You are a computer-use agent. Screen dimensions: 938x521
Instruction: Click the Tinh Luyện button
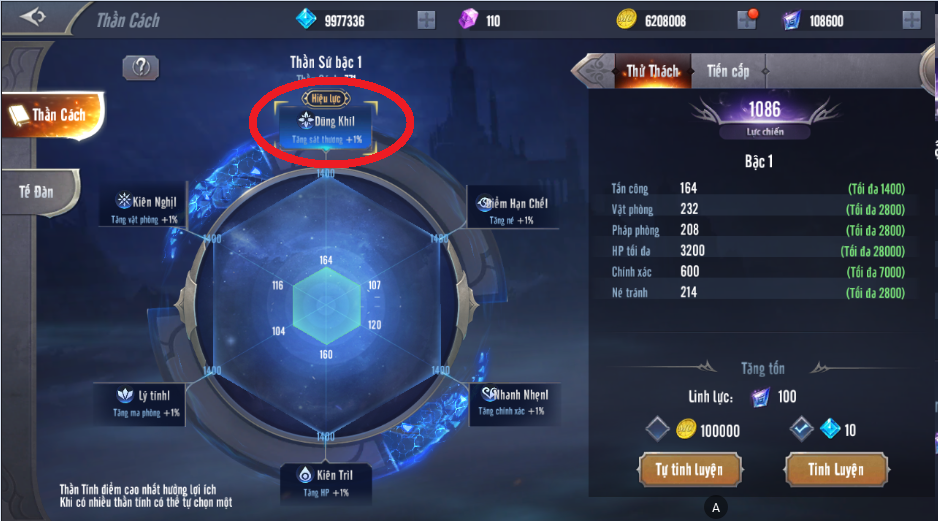[837, 469]
